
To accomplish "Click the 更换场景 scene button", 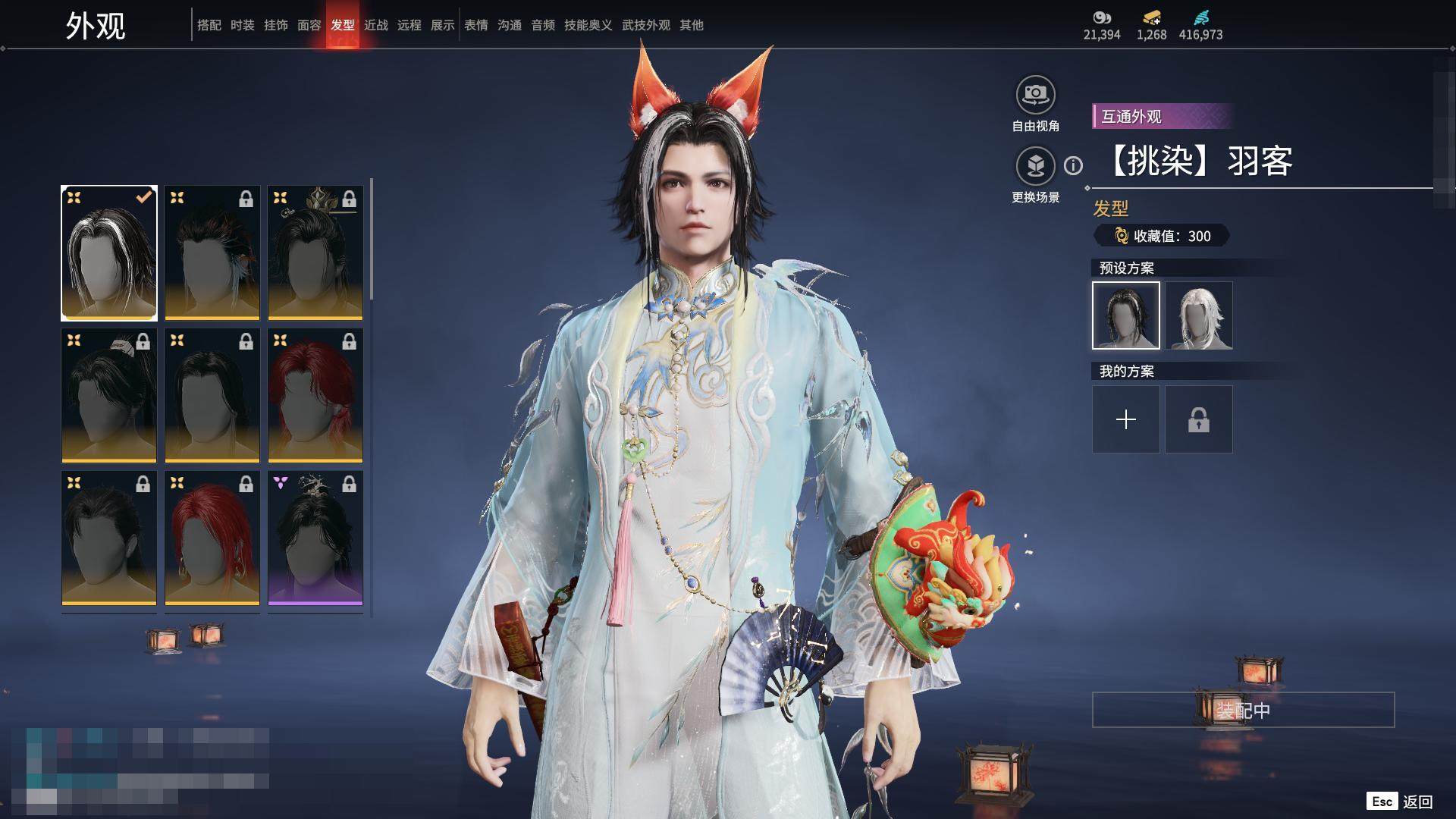I will 1035,166.
